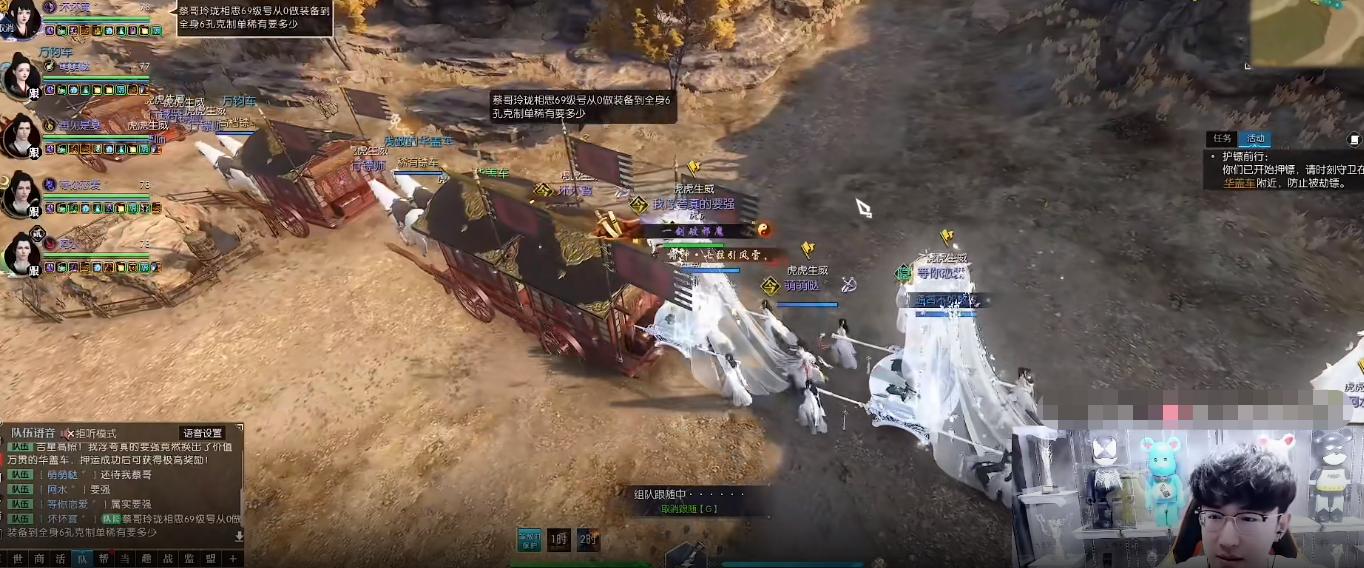Select the 活动 activity tab
Image resolution: width=1364 pixels, height=568 pixels.
1254,139
